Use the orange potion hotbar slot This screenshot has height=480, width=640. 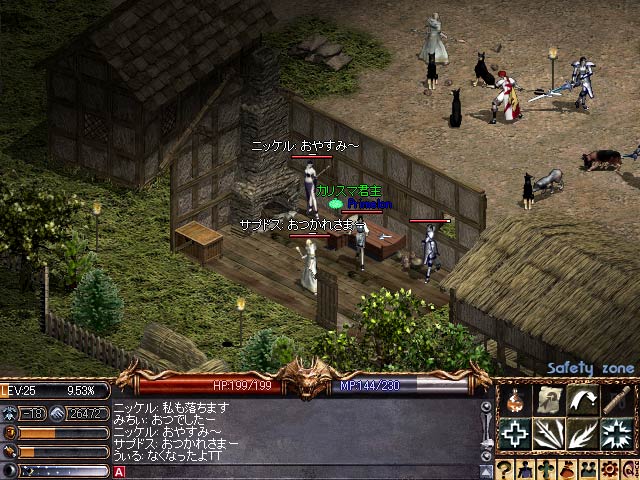[x=515, y=401]
